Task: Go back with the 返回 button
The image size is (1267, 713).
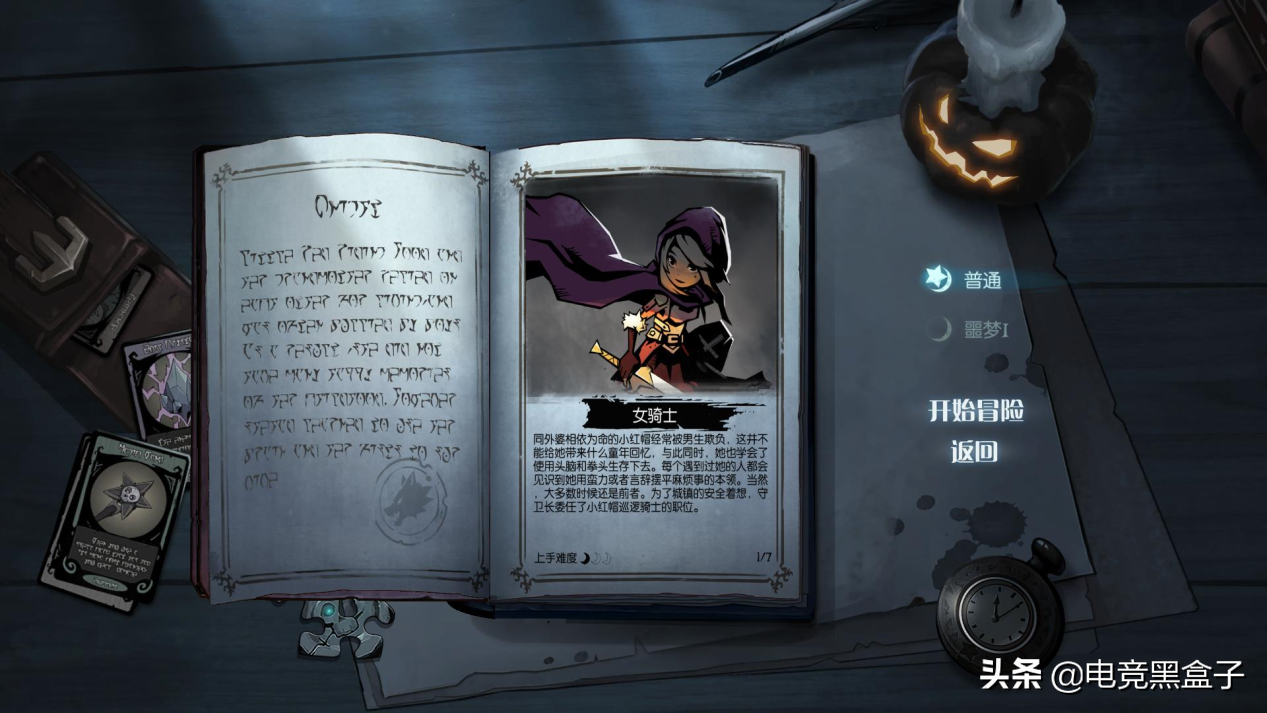Action: (x=974, y=452)
